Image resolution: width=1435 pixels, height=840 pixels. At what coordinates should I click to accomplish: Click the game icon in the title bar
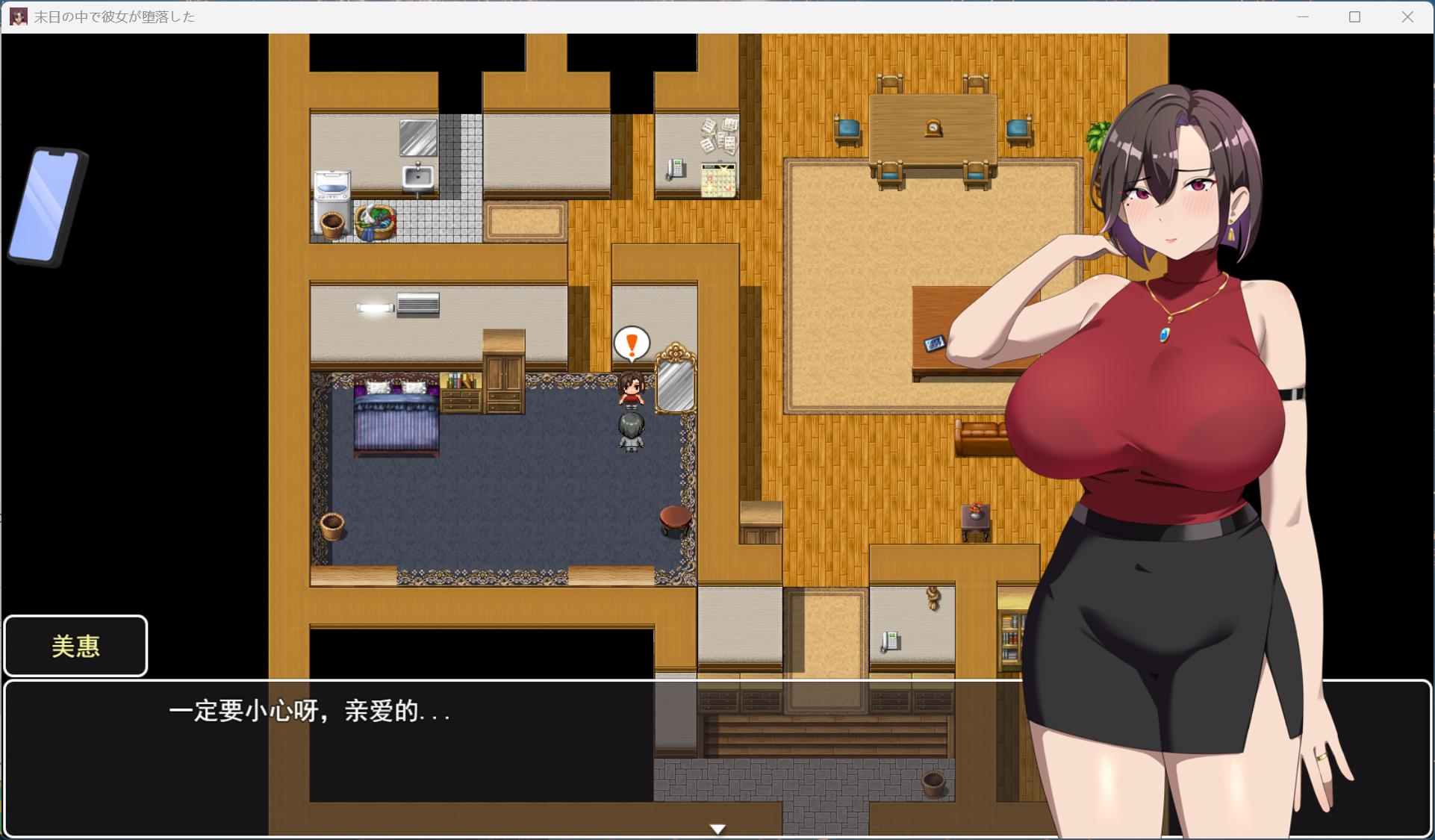[x=18, y=16]
